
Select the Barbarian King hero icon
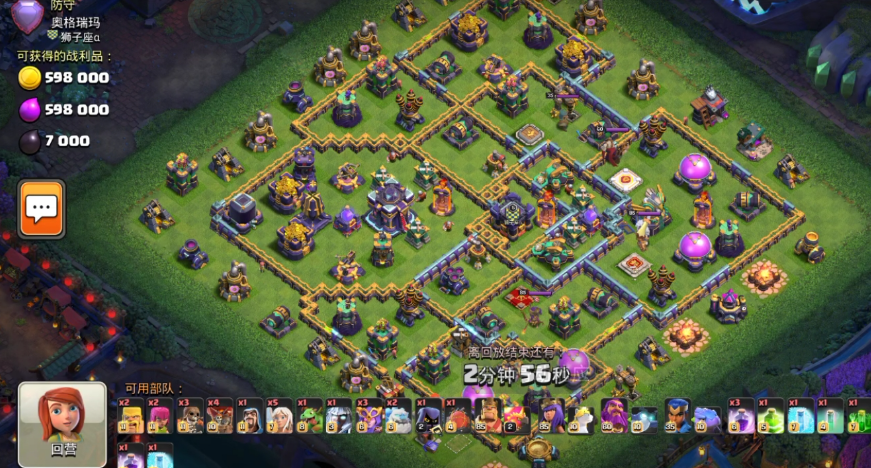click(488, 415)
